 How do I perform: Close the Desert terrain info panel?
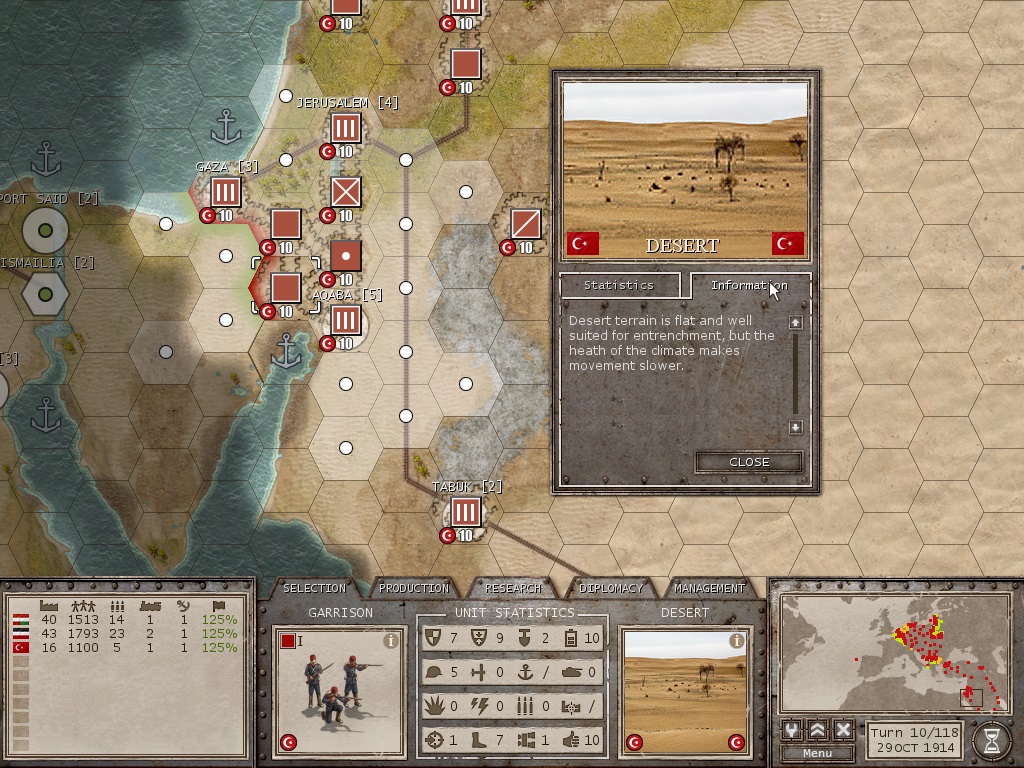click(749, 462)
